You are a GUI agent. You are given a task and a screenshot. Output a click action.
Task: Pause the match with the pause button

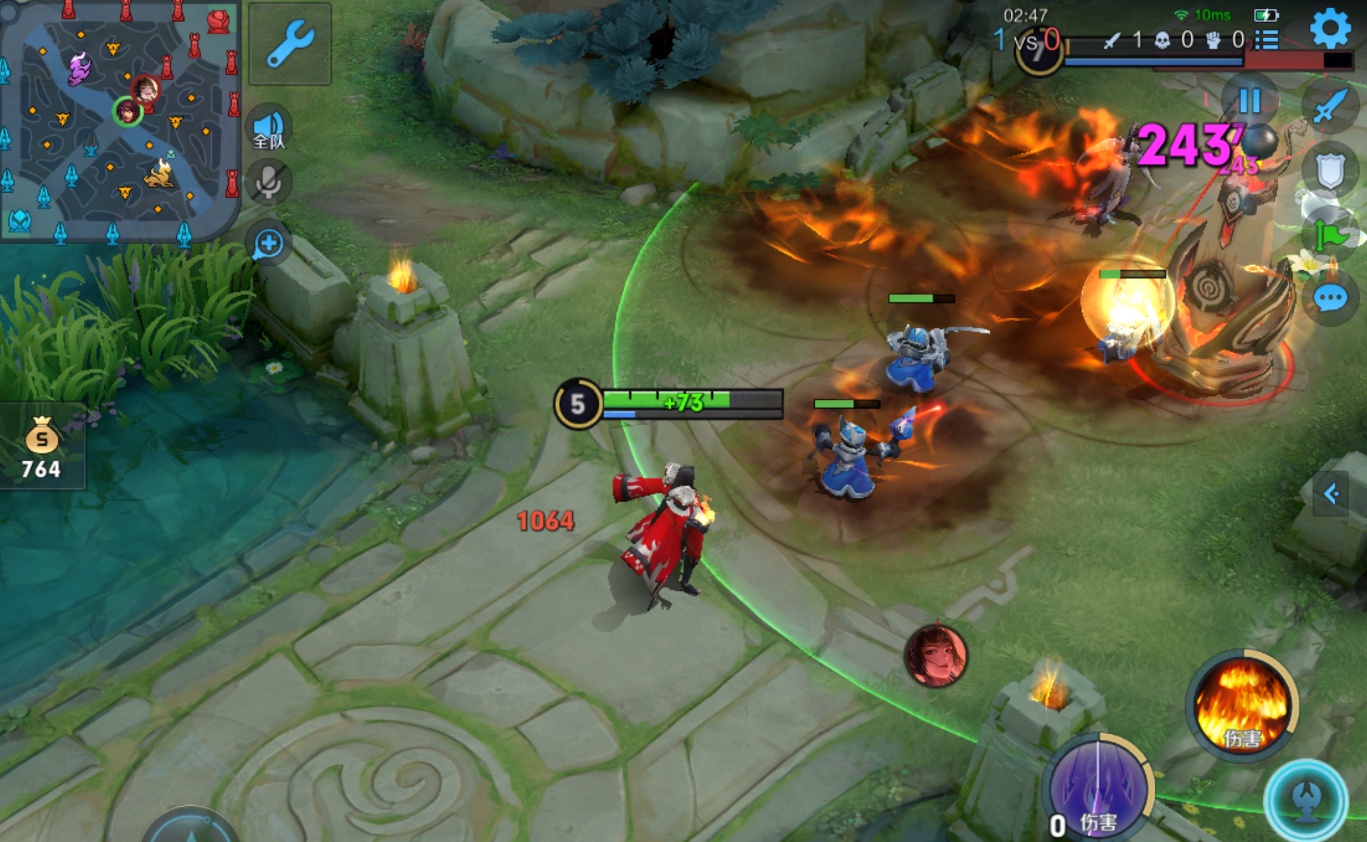coord(1250,100)
